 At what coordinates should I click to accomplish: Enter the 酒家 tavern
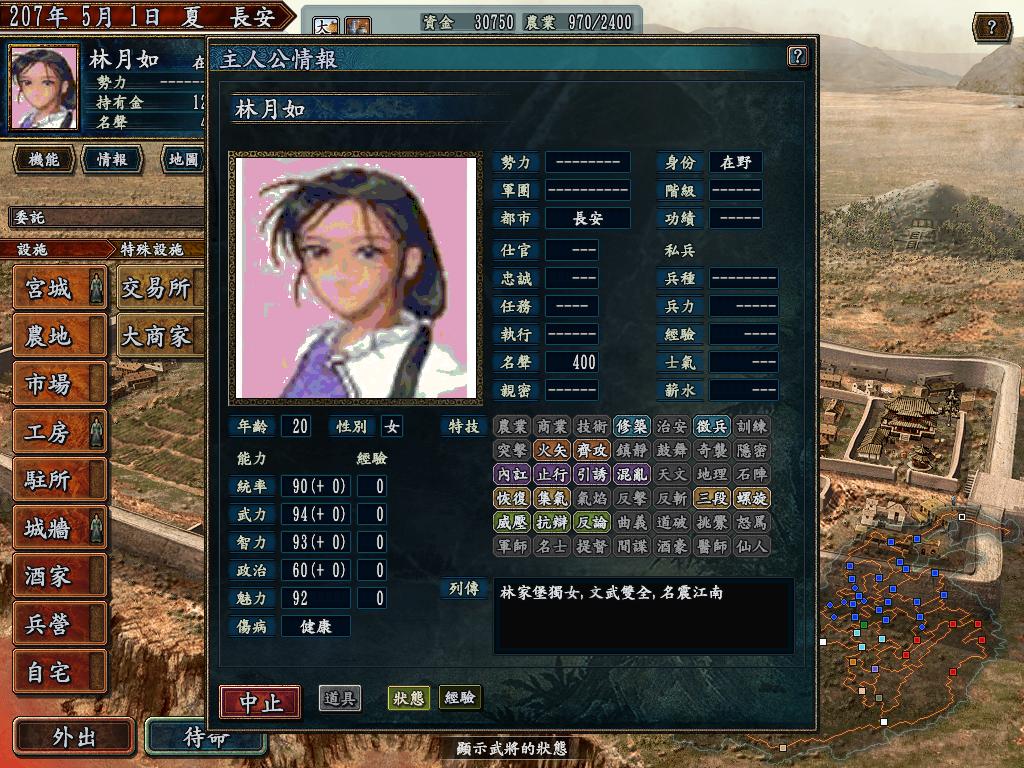[x=59, y=575]
